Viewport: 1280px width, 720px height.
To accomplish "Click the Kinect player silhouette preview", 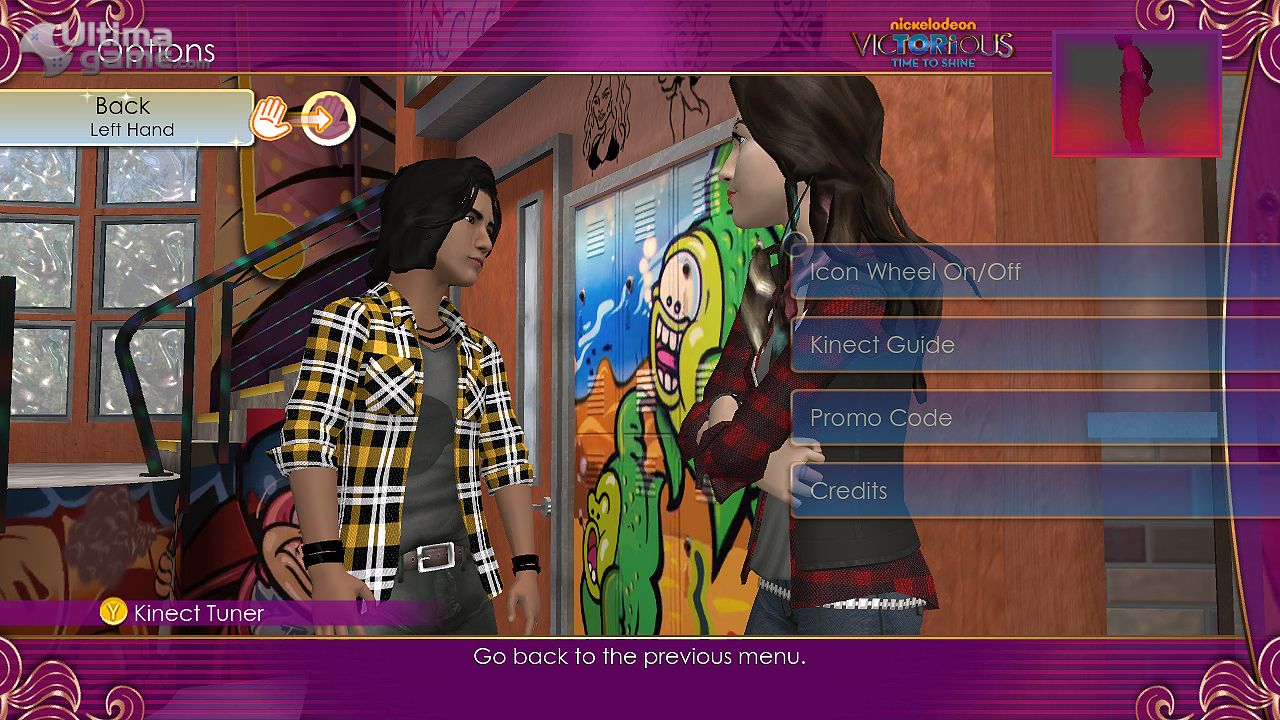I will (1136, 93).
